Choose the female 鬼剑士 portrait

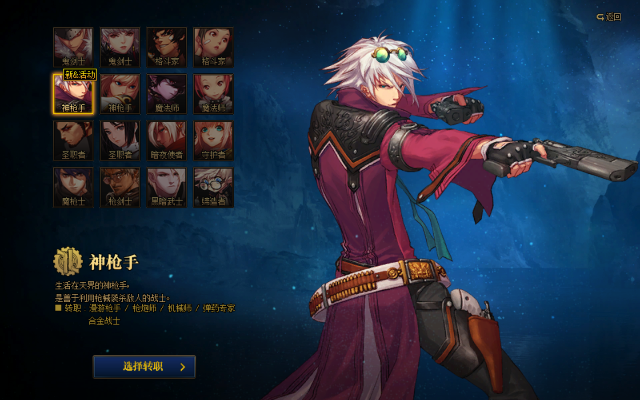120,46
